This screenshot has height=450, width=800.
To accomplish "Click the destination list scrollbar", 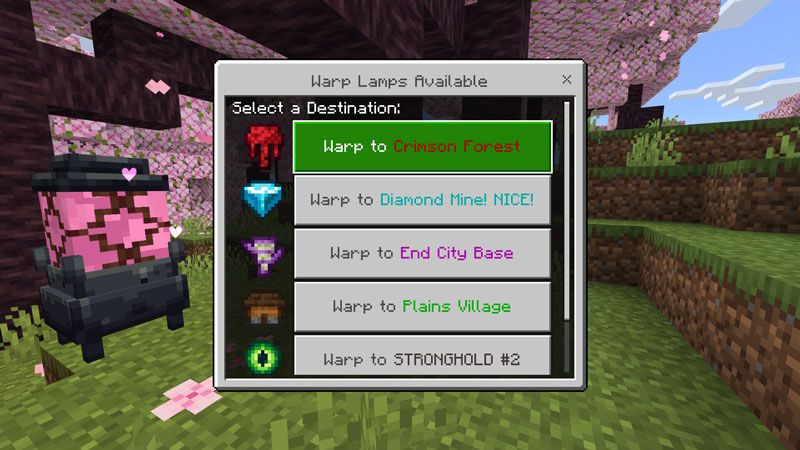I will click(x=567, y=210).
